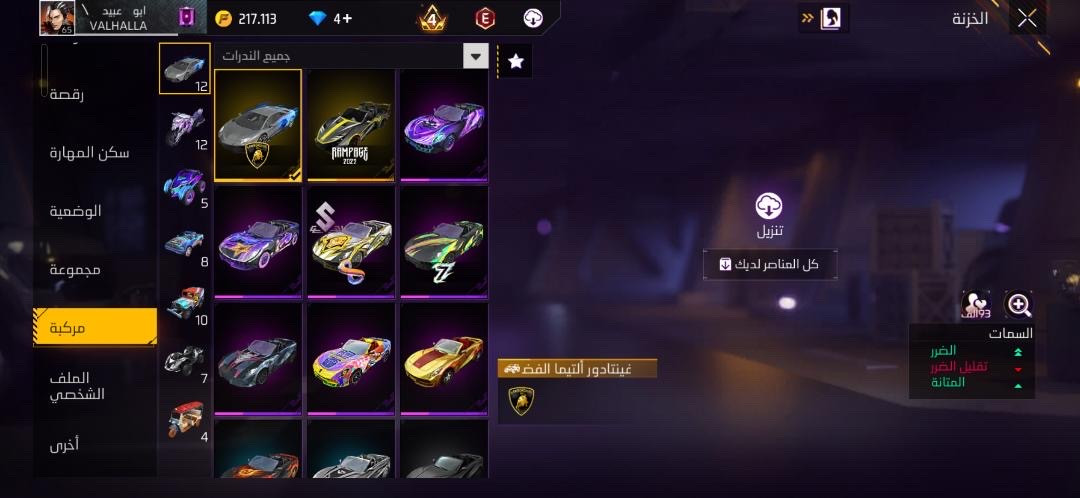Open the magnifier preview zoom icon

pos(1018,305)
